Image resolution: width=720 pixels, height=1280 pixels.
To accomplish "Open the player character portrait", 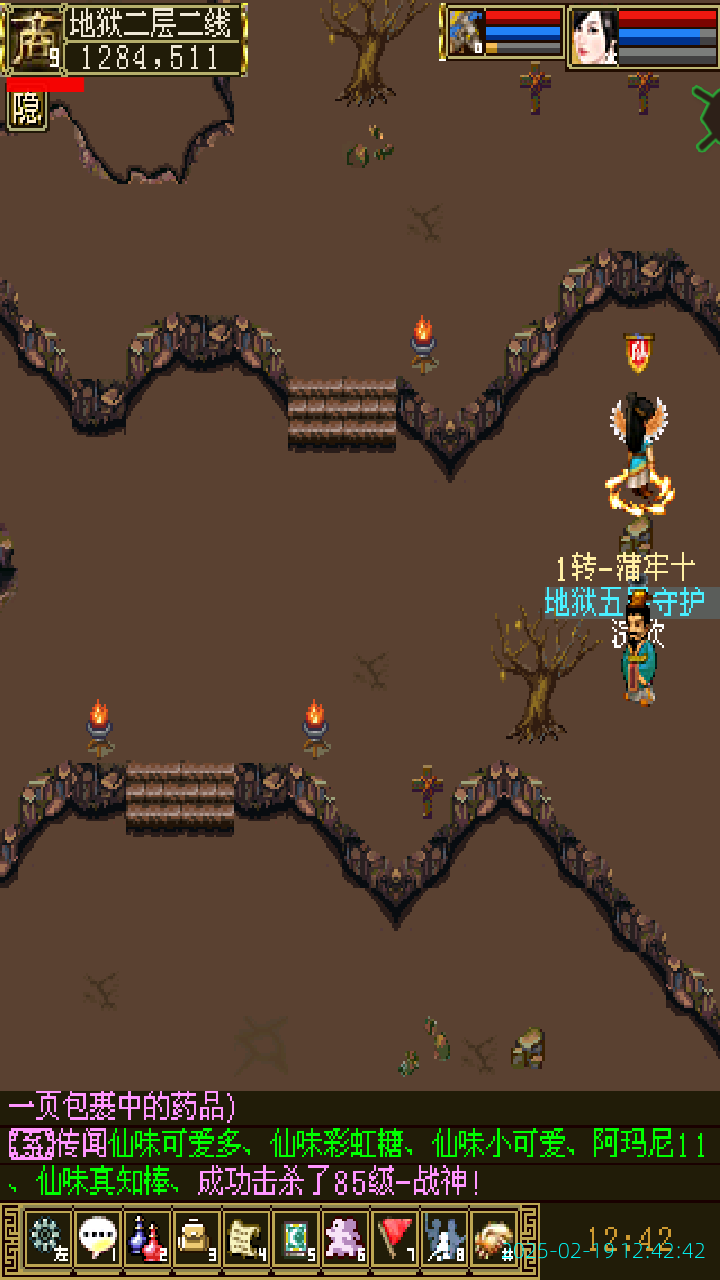I will click(593, 37).
